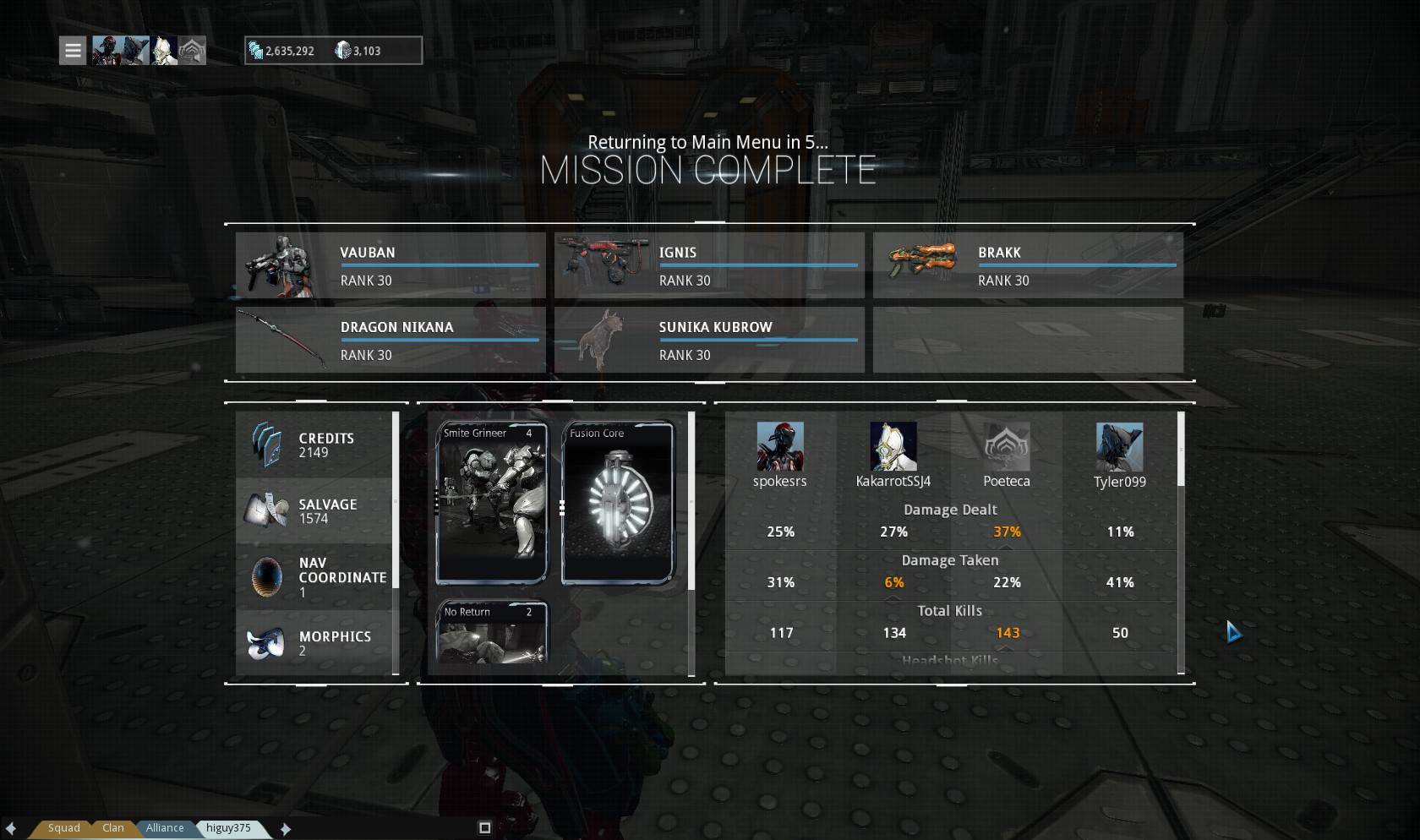Inspect the Smite Grineer mod card
The image size is (1420, 840).
pos(491,503)
